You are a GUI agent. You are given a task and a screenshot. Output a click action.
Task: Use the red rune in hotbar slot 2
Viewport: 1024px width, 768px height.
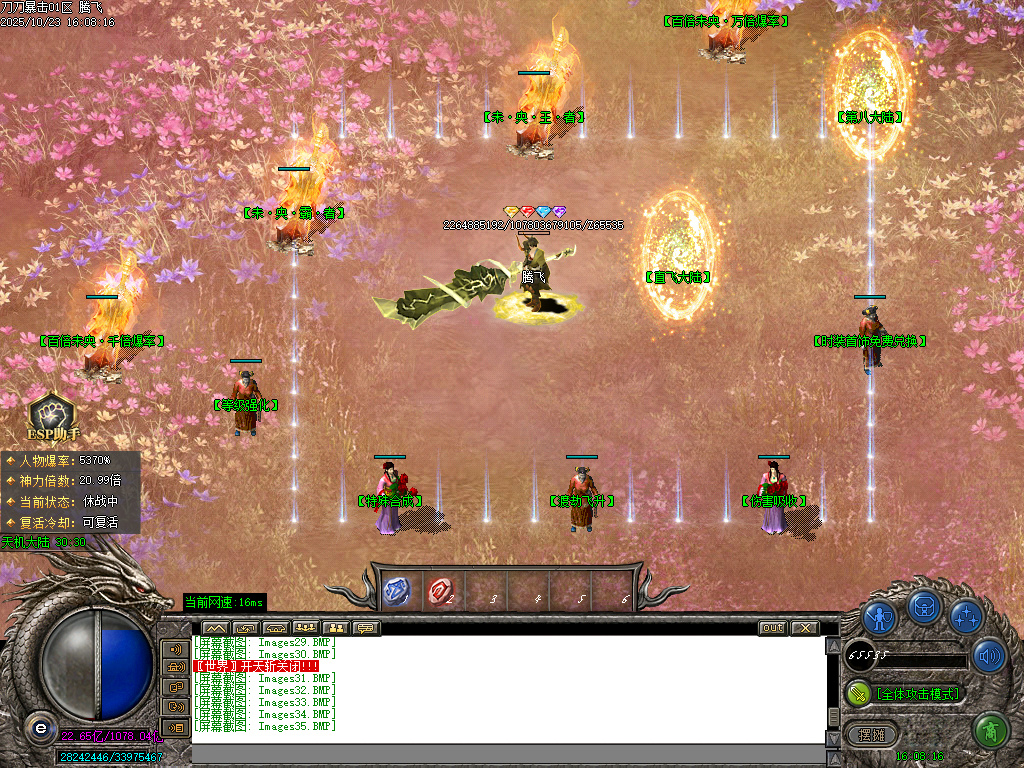(x=440, y=591)
